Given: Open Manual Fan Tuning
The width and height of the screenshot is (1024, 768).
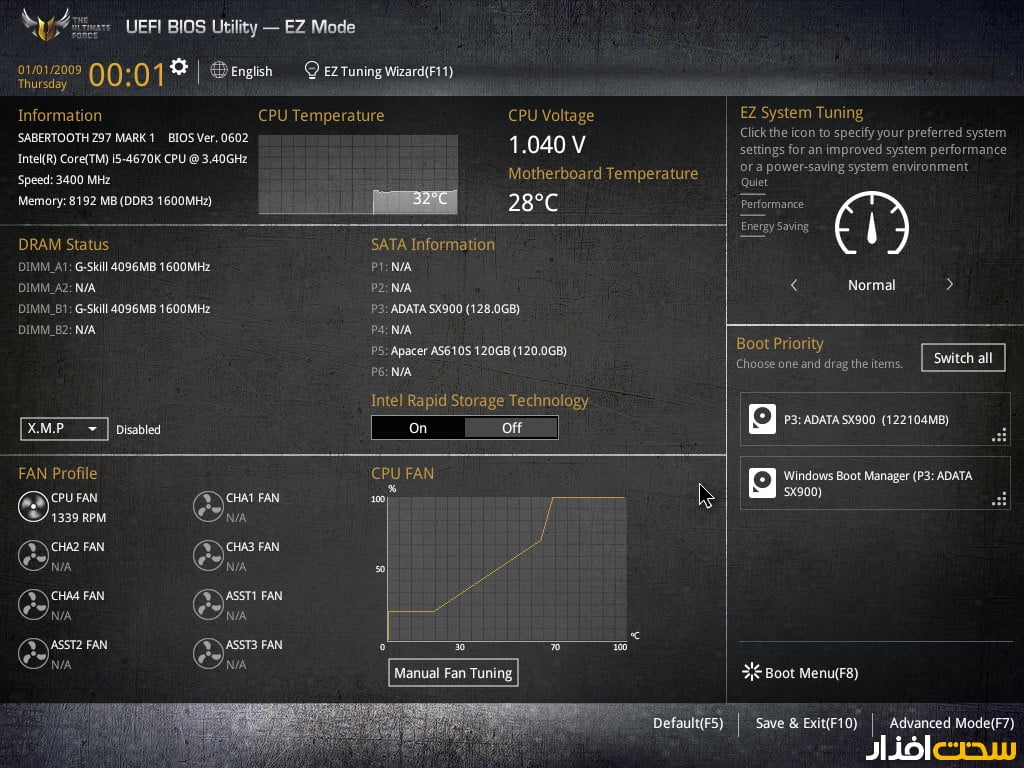Looking at the screenshot, I should tap(453, 673).
